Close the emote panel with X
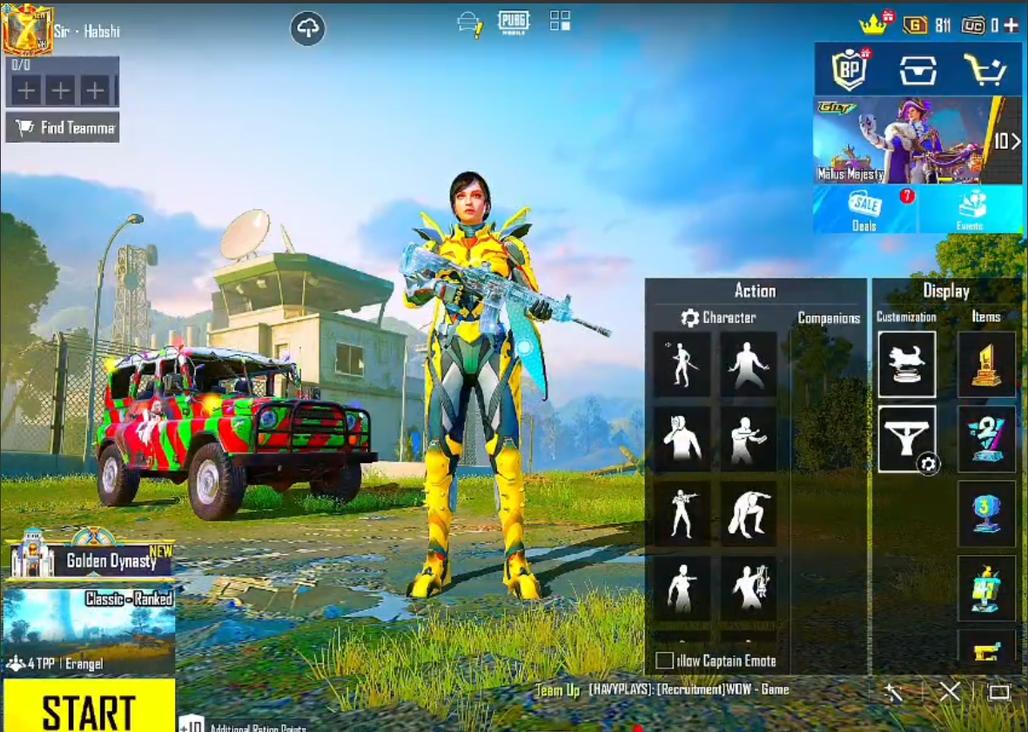Image resolution: width=1028 pixels, height=732 pixels. tap(949, 691)
